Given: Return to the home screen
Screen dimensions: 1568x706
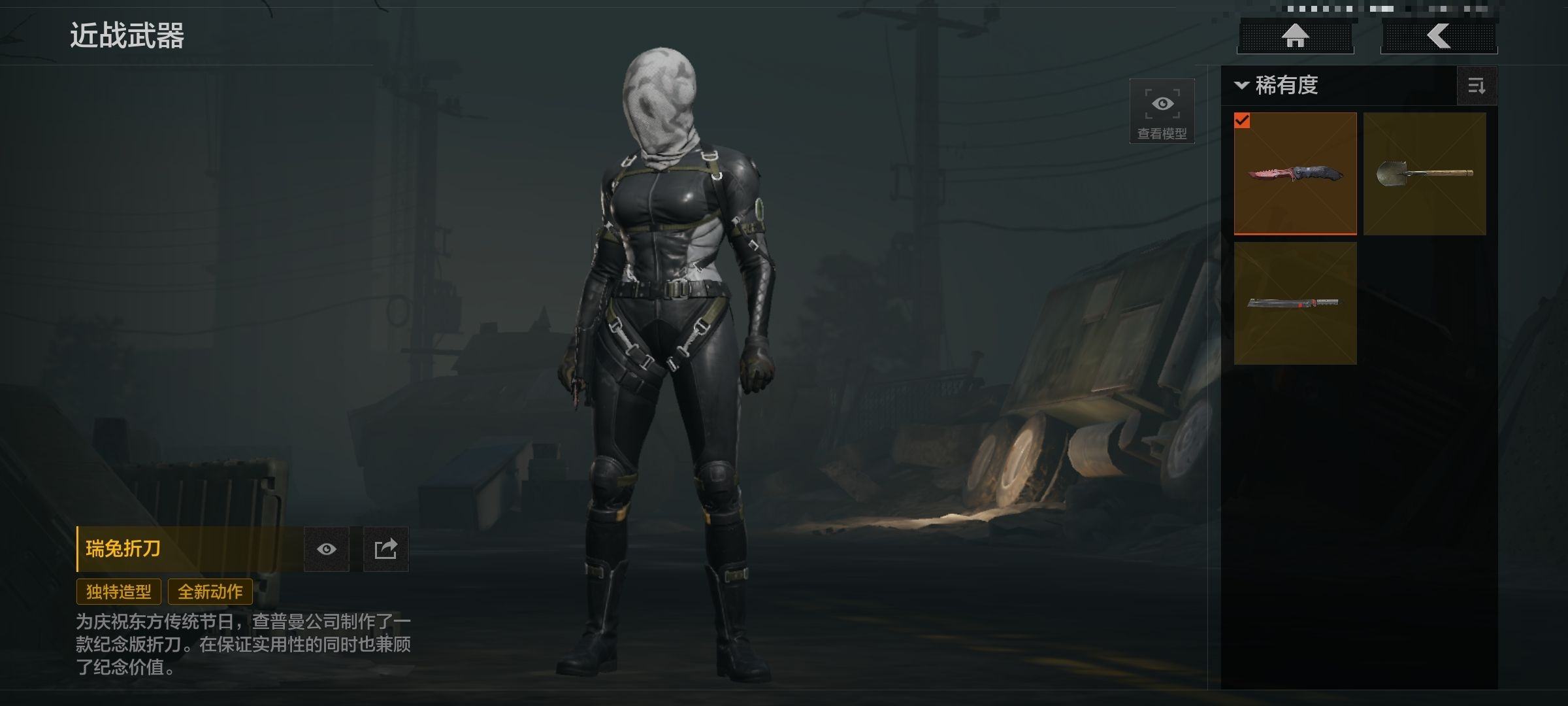Looking at the screenshot, I should [1295, 36].
